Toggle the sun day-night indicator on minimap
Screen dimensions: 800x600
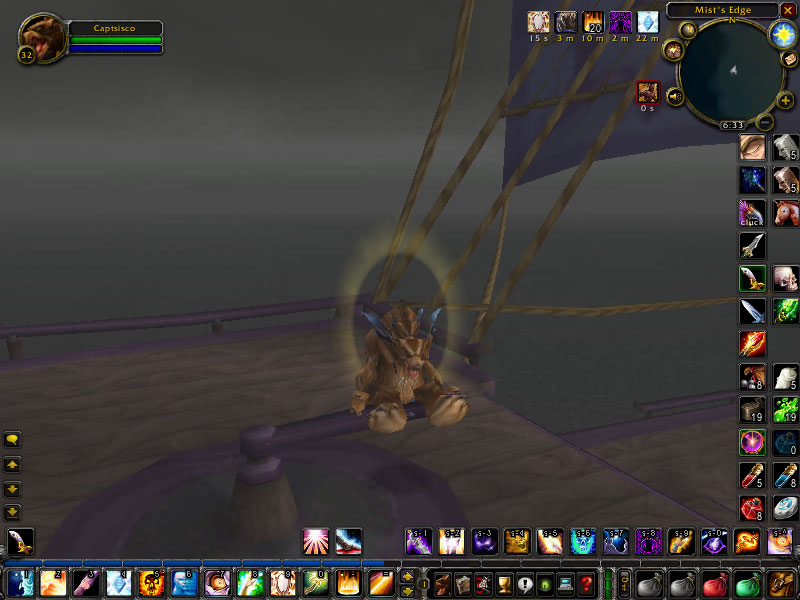click(x=782, y=34)
